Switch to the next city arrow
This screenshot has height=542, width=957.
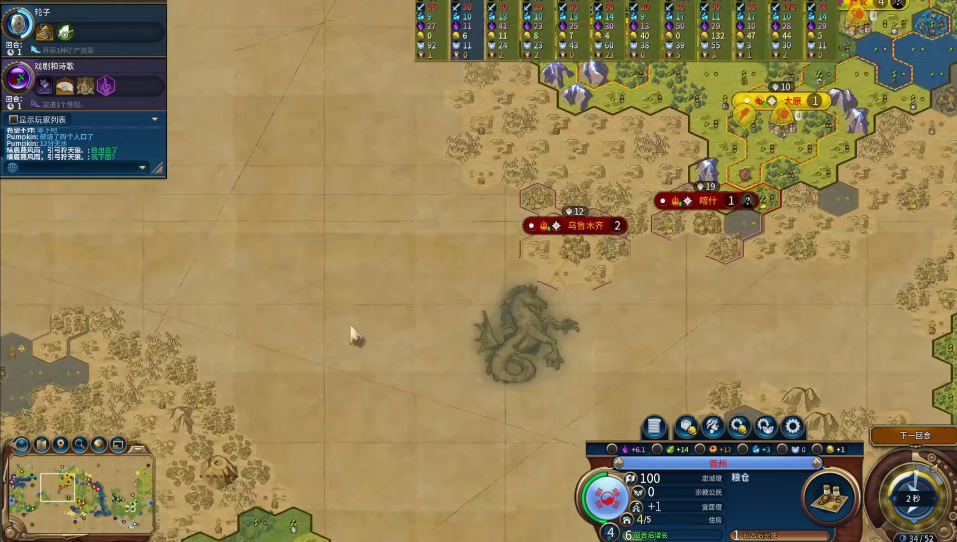[817, 463]
